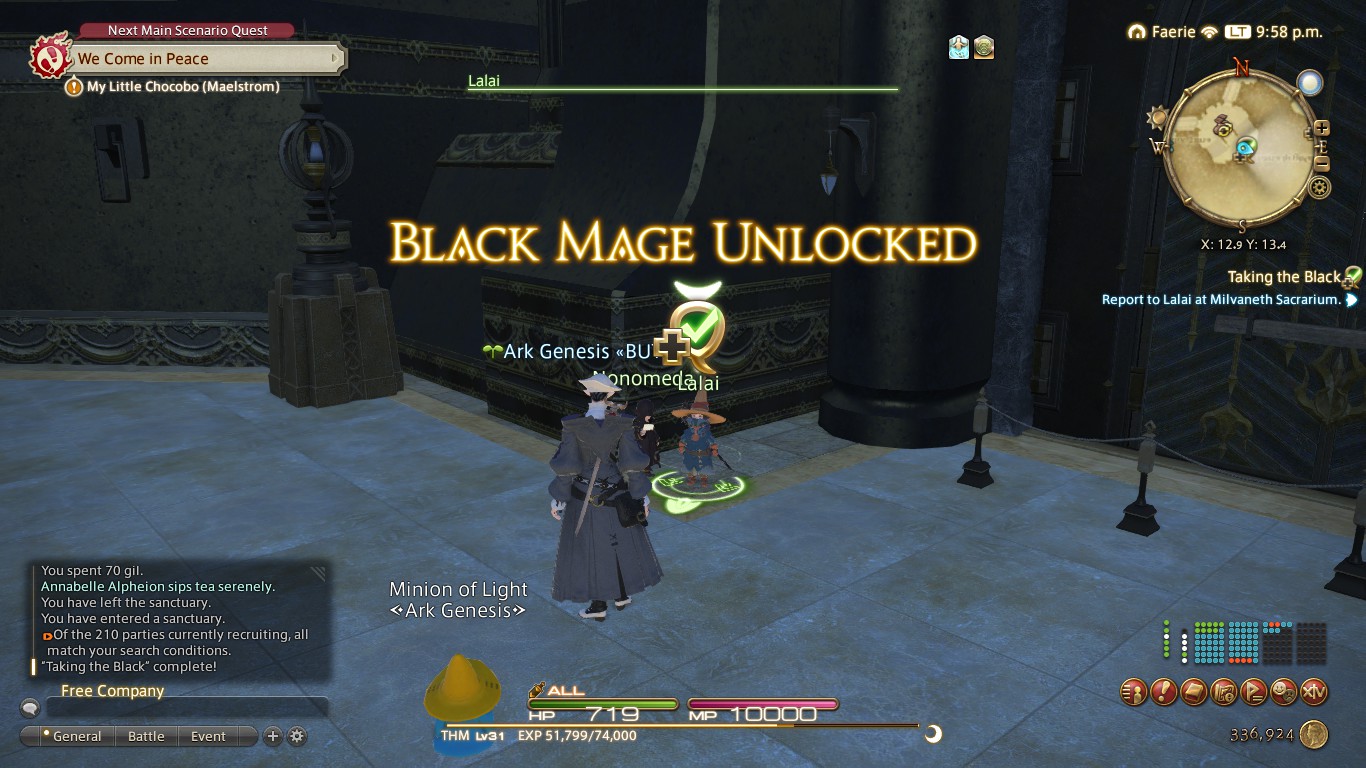
Task: Open the XIV System menu icon
Action: coord(1314,691)
